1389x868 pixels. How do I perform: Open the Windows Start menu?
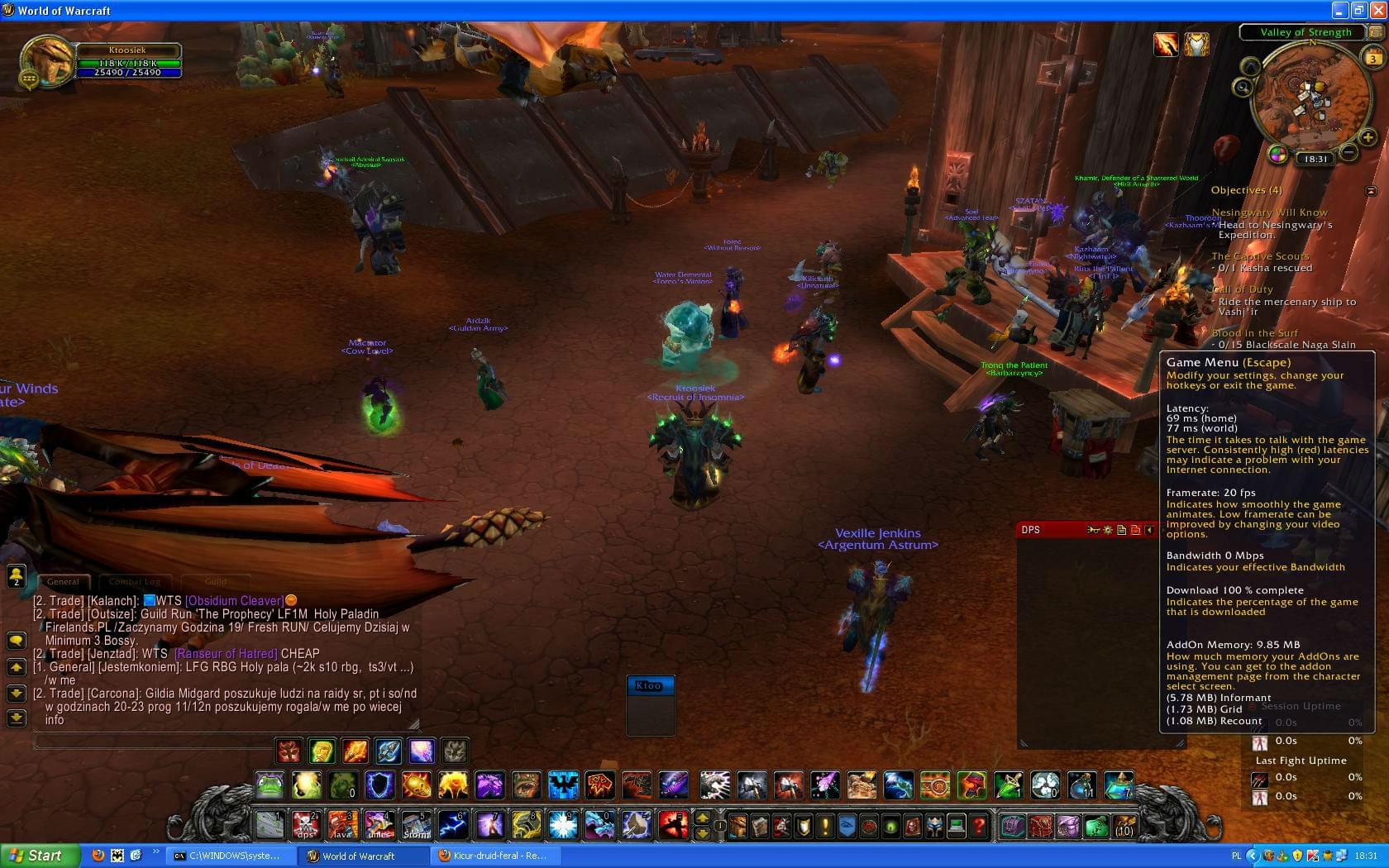(x=39, y=856)
